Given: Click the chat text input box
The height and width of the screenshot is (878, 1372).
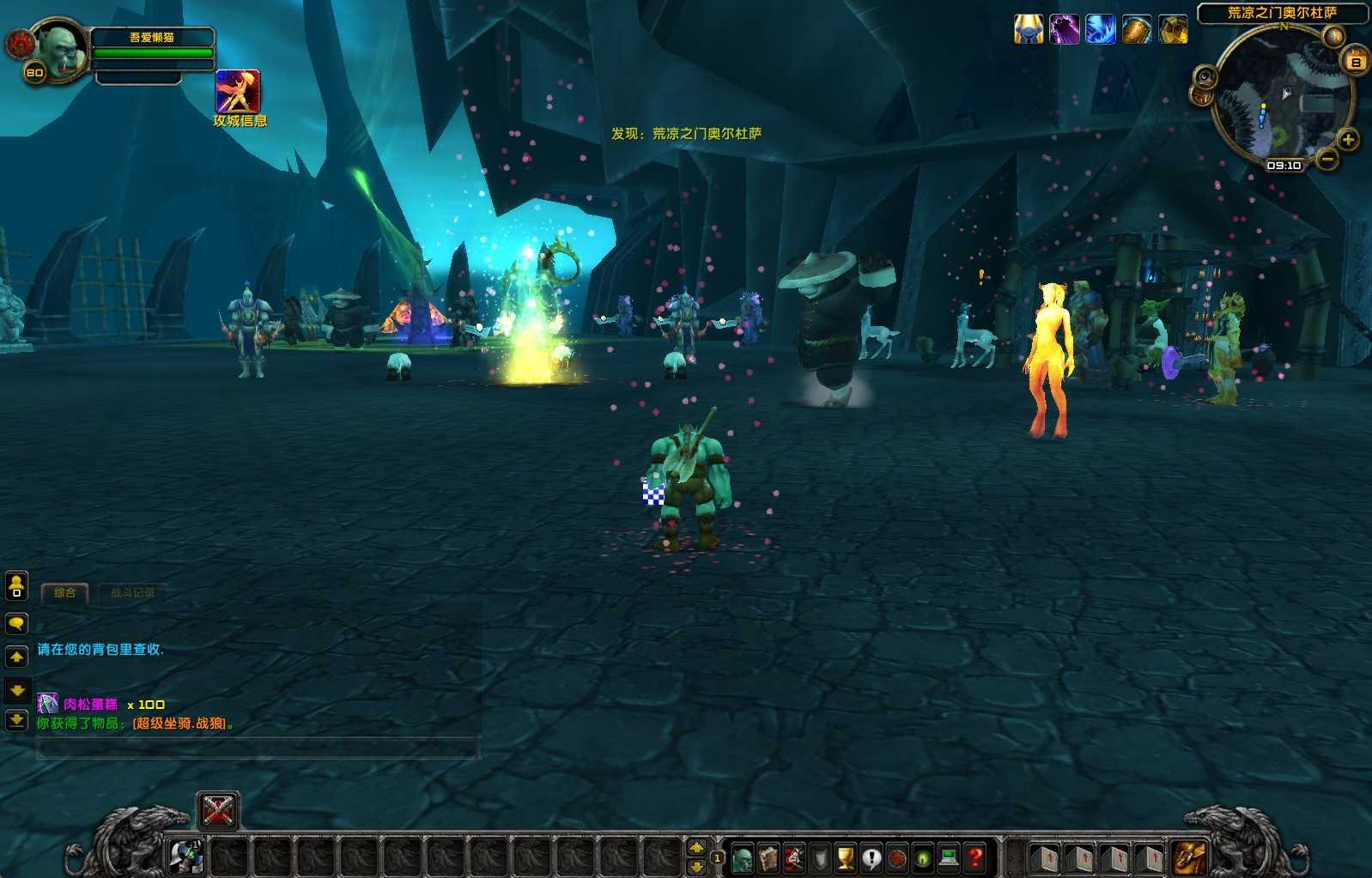Looking at the screenshot, I should [x=258, y=749].
